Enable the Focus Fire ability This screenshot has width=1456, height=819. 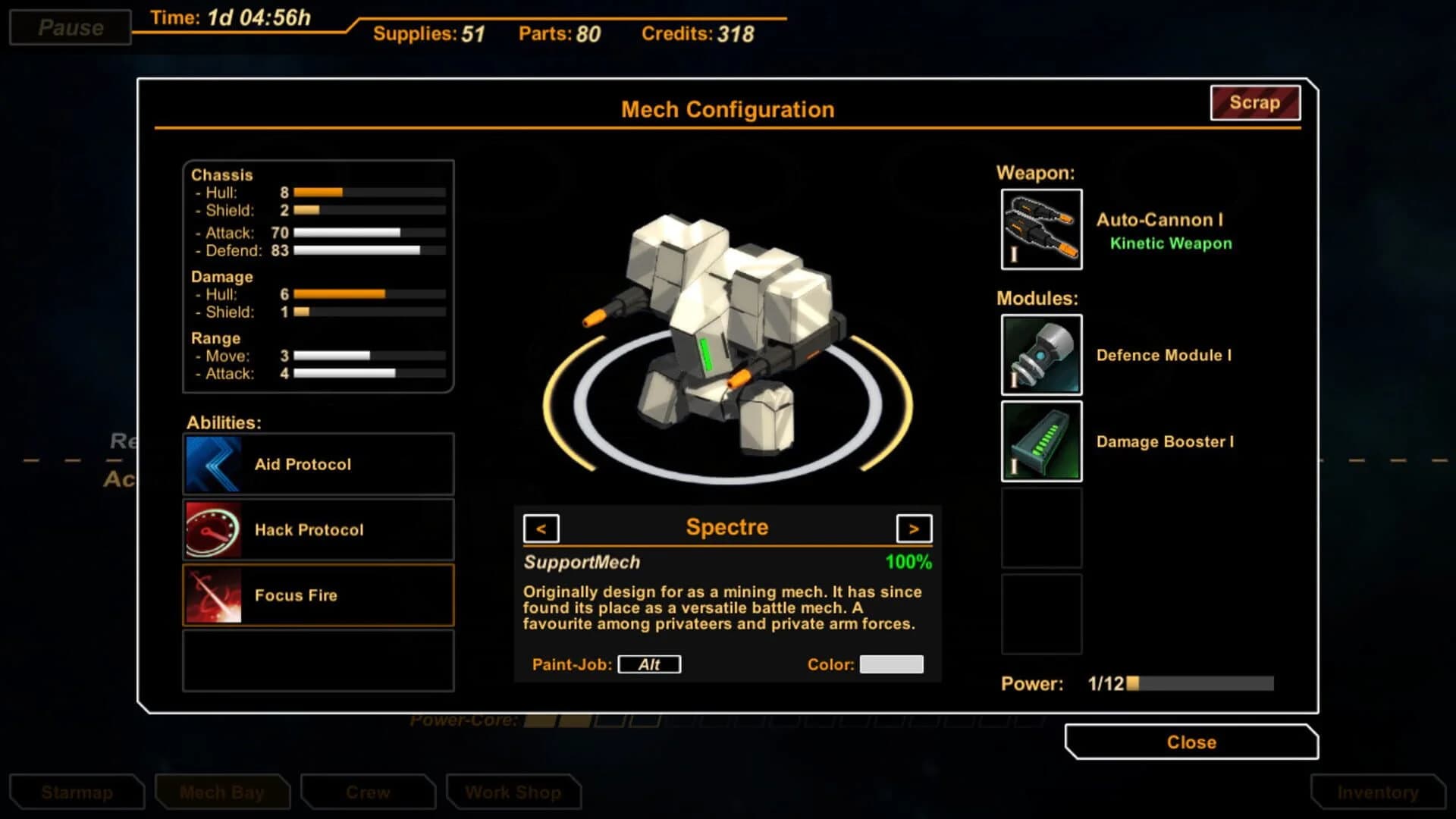tap(318, 595)
